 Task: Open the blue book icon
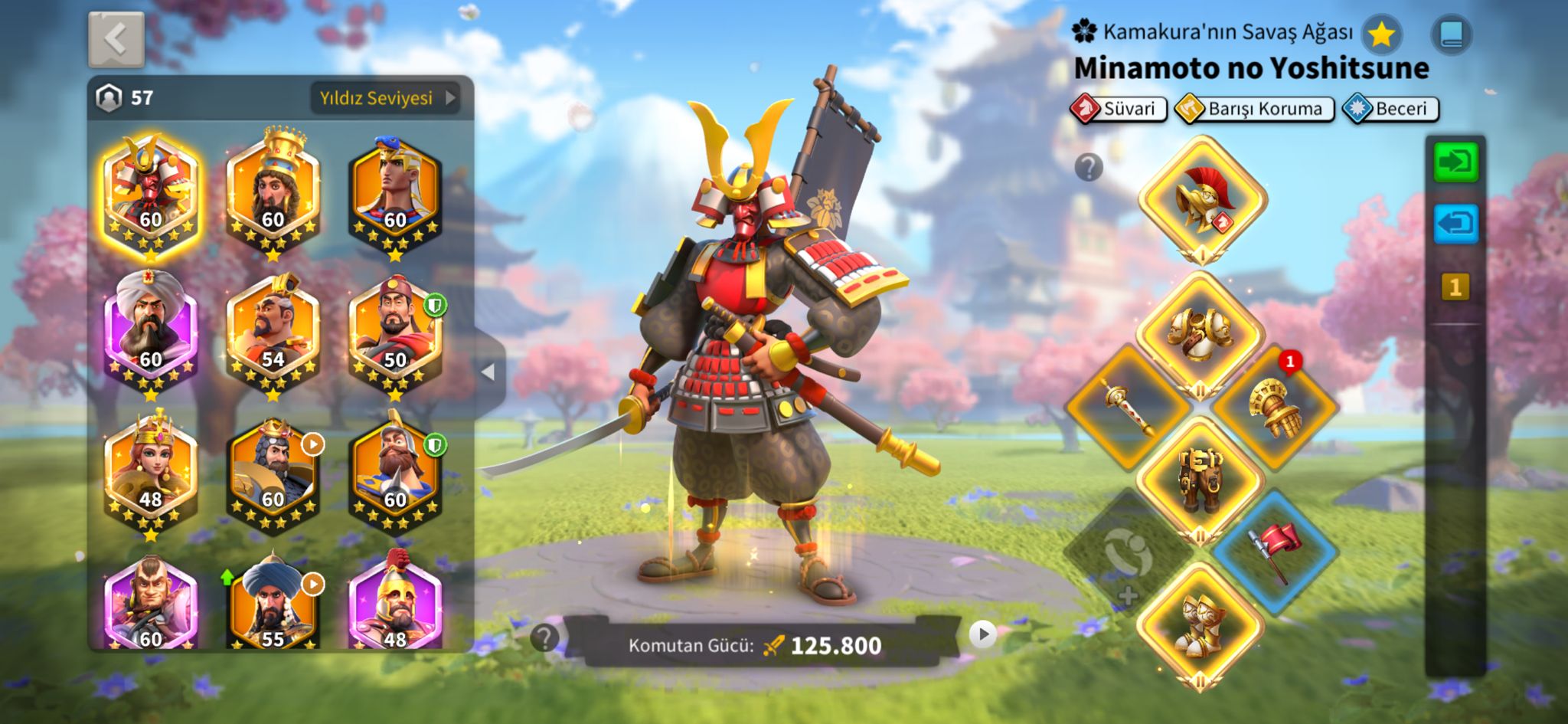[1451, 34]
